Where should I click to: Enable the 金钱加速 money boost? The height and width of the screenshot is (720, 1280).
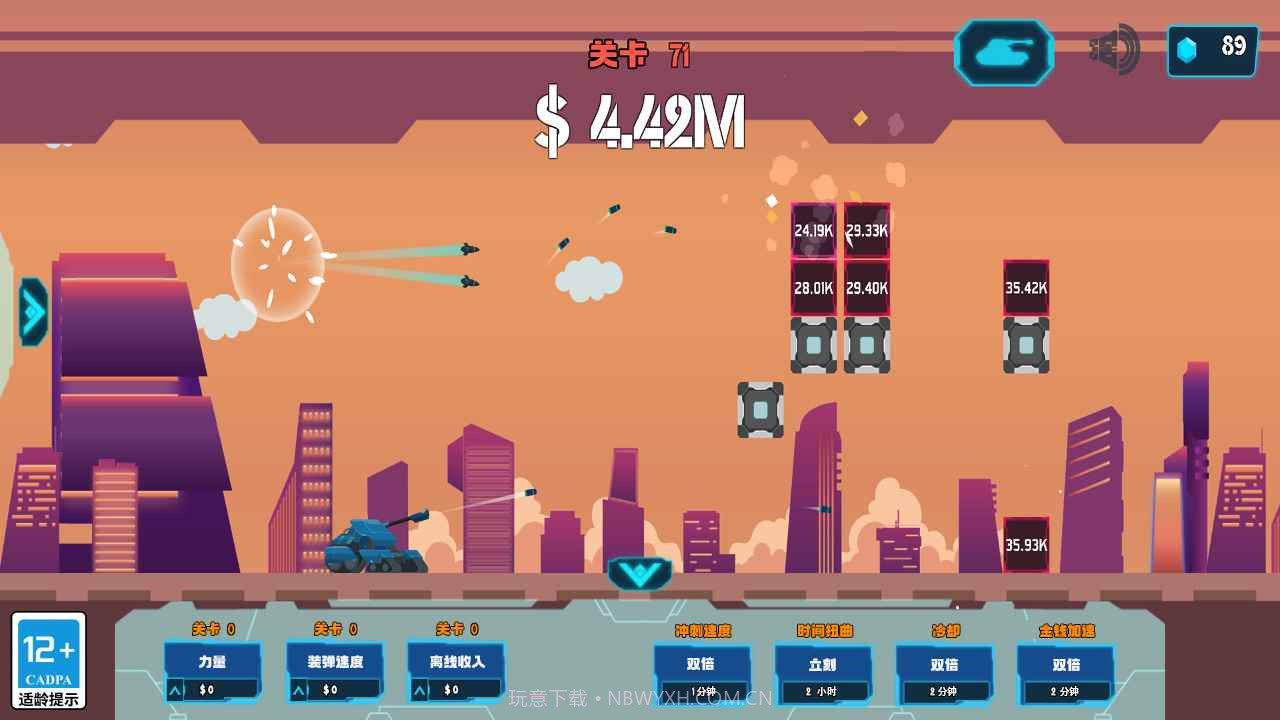tap(1066, 662)
